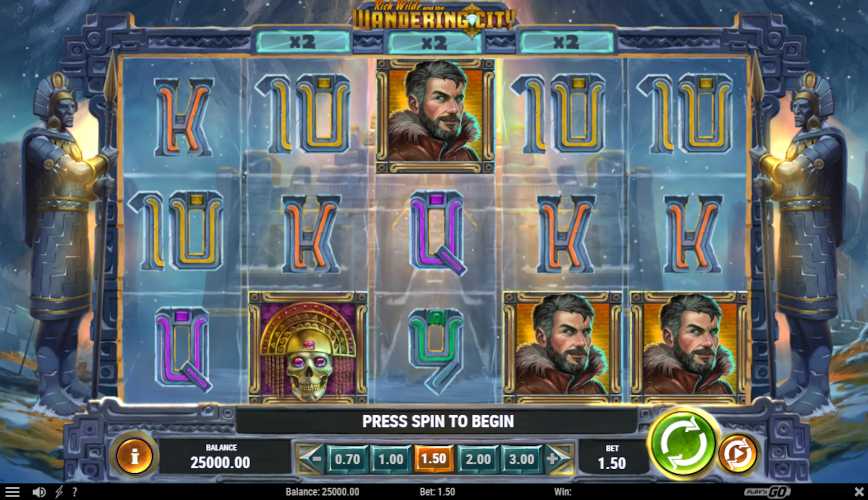Increase the bet with the plus arrow
This screenshot has width=868, height=500.
(x=555, y=459)
